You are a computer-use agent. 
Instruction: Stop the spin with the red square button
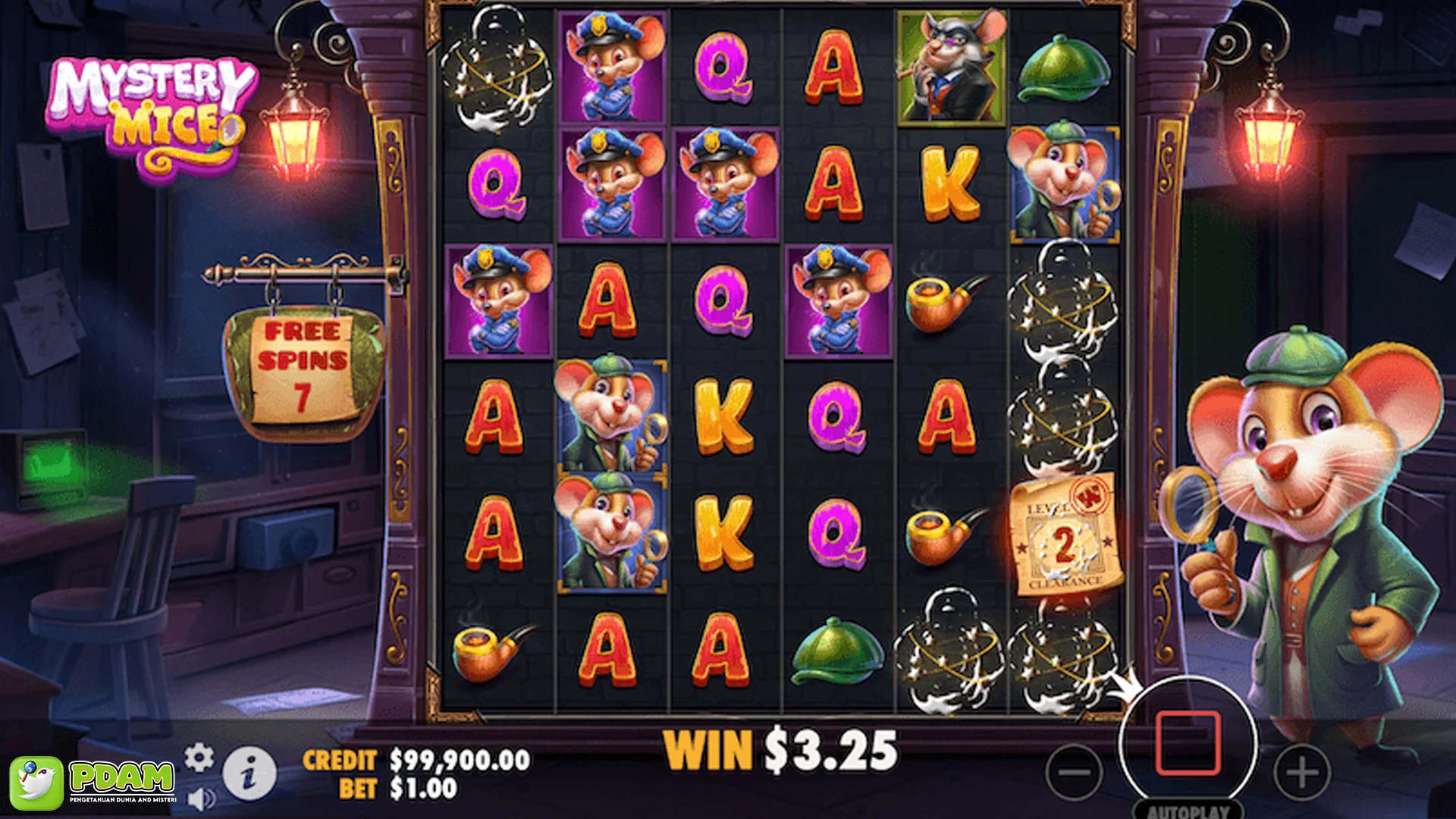[x=1188, y=743]
